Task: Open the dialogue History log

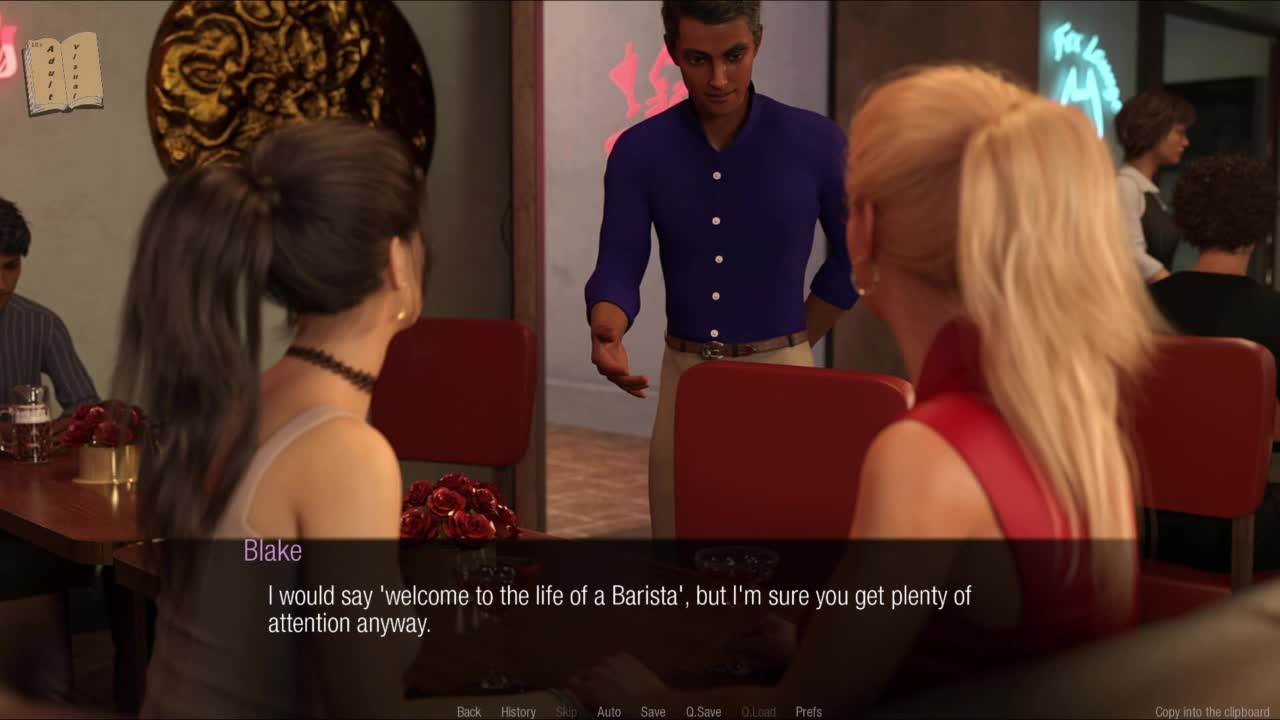Action: pyautogui.click(x=518, y=712)
